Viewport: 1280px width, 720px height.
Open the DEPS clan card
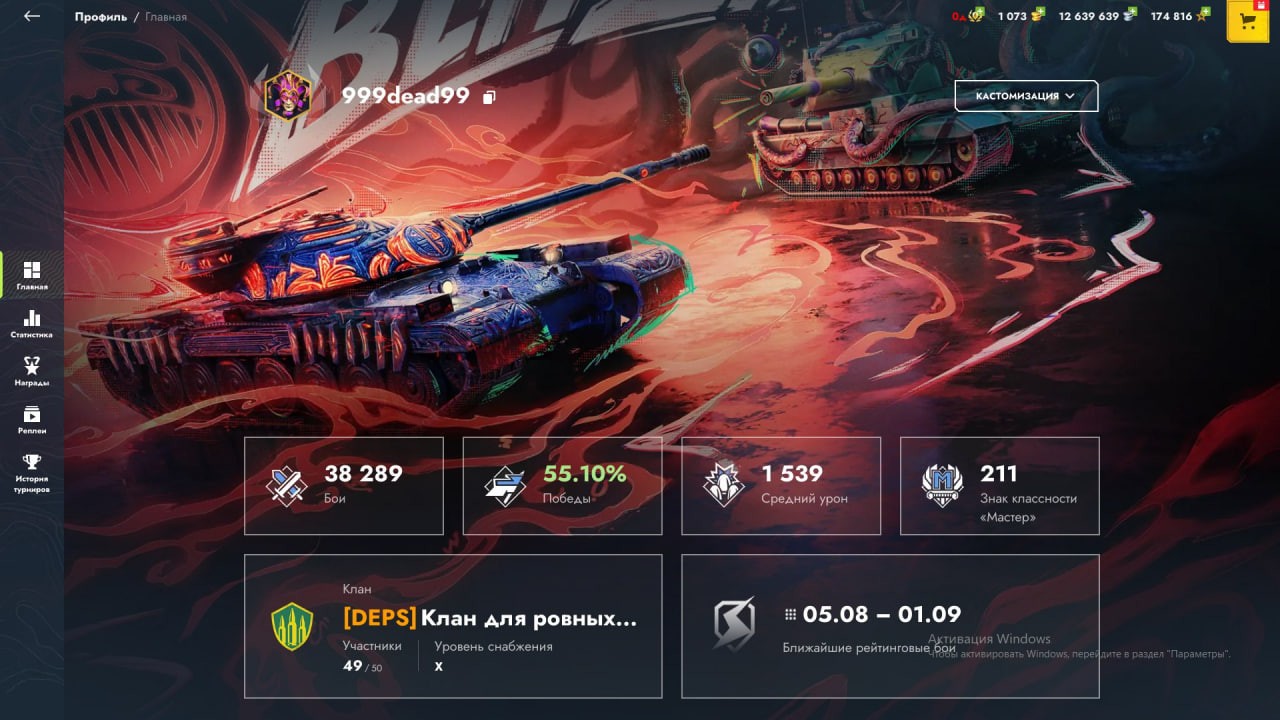click(453, 626)
